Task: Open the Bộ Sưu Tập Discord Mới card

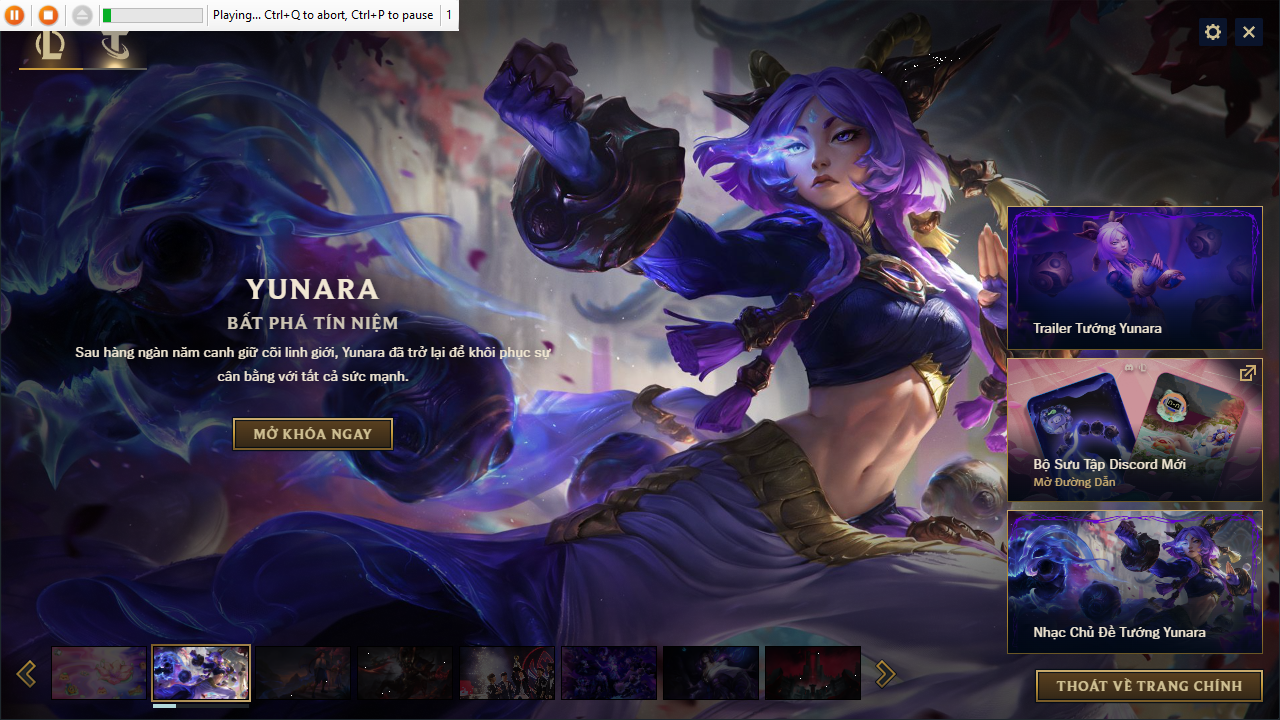Action: point(1134,430)
